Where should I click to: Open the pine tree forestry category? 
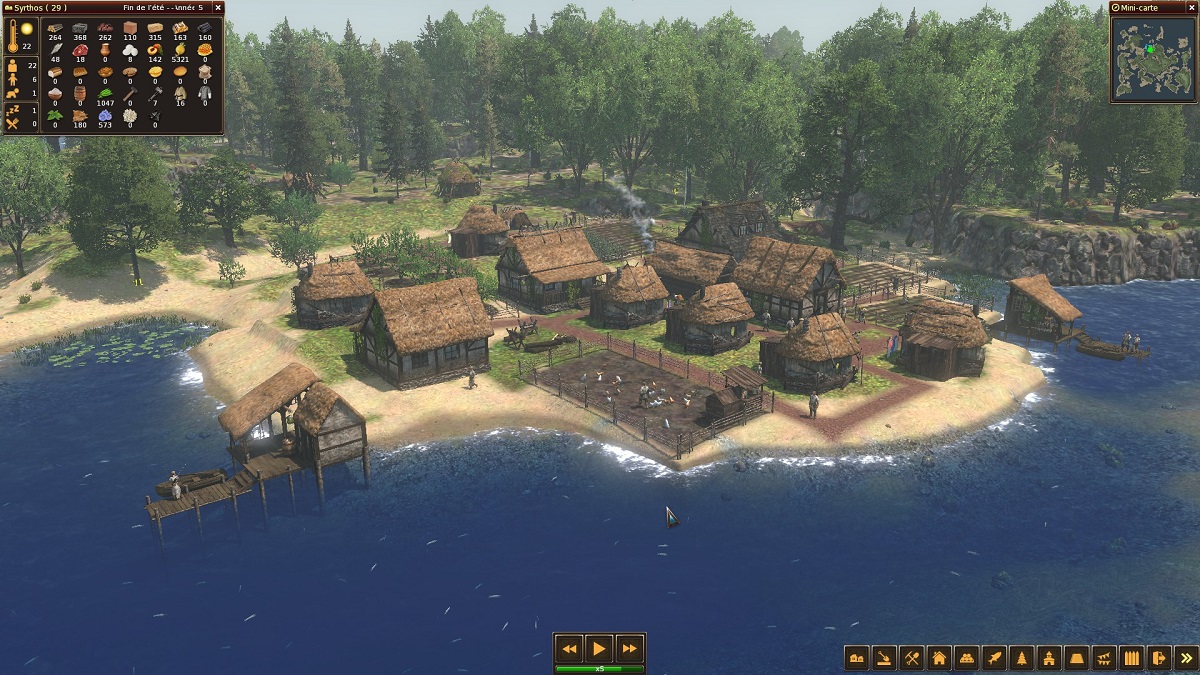tap(1021, 657)
